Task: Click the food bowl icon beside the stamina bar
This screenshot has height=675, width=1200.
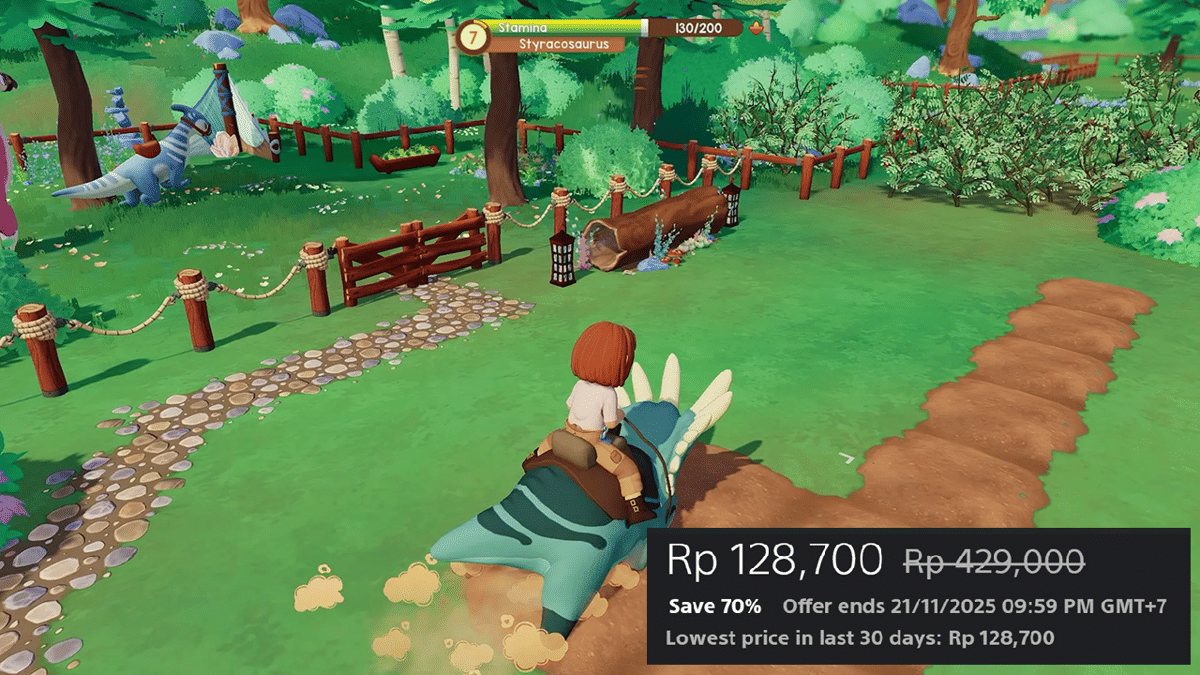Action: (757, 28)
